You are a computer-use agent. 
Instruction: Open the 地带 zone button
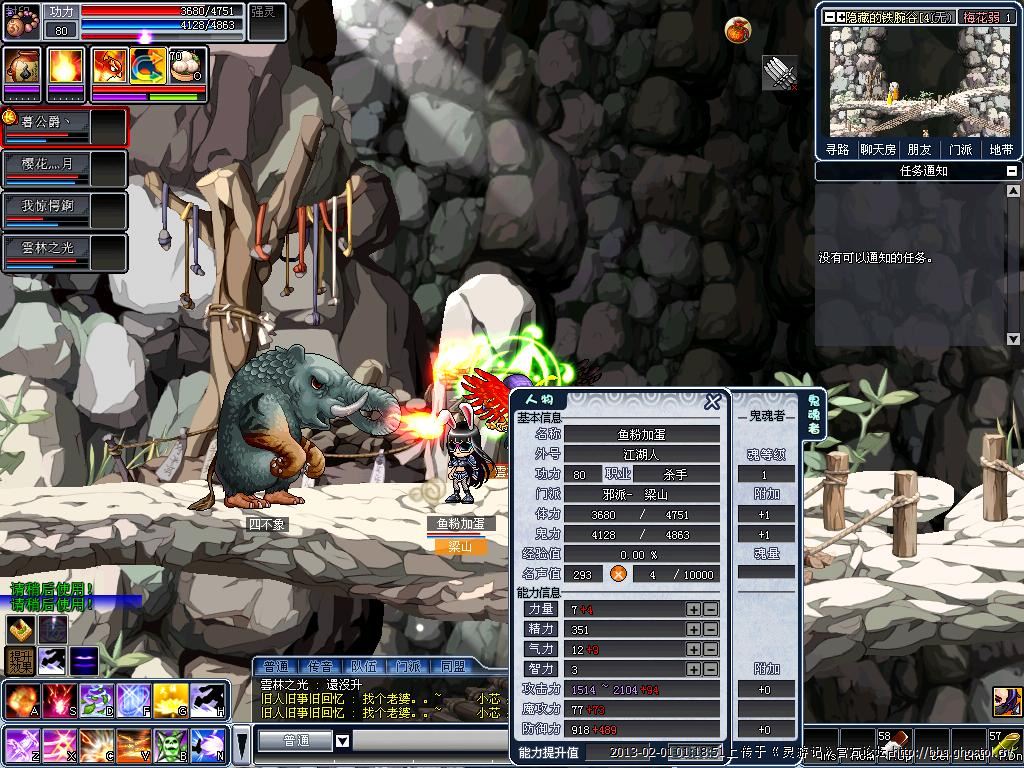(1000, 149)
